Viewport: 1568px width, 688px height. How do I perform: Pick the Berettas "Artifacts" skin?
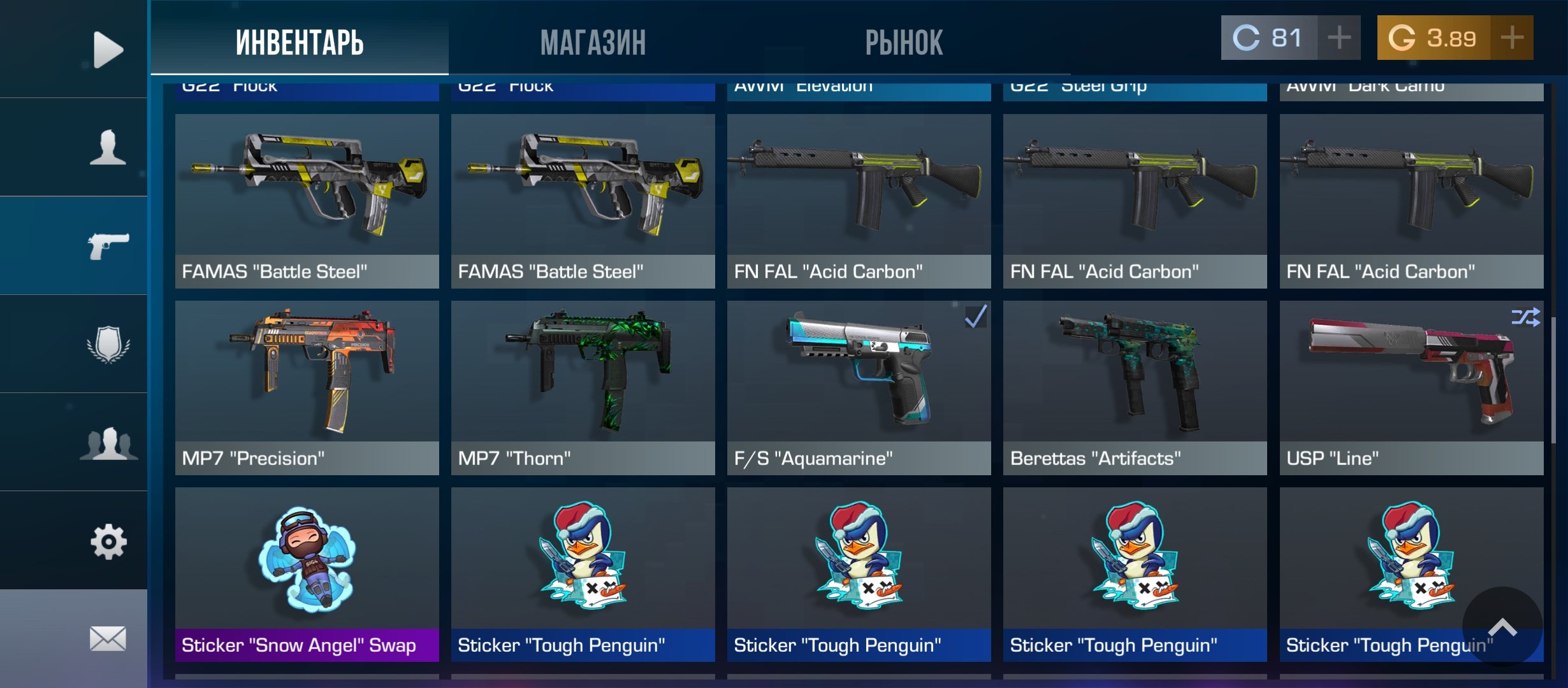(x=1135, y=387)
